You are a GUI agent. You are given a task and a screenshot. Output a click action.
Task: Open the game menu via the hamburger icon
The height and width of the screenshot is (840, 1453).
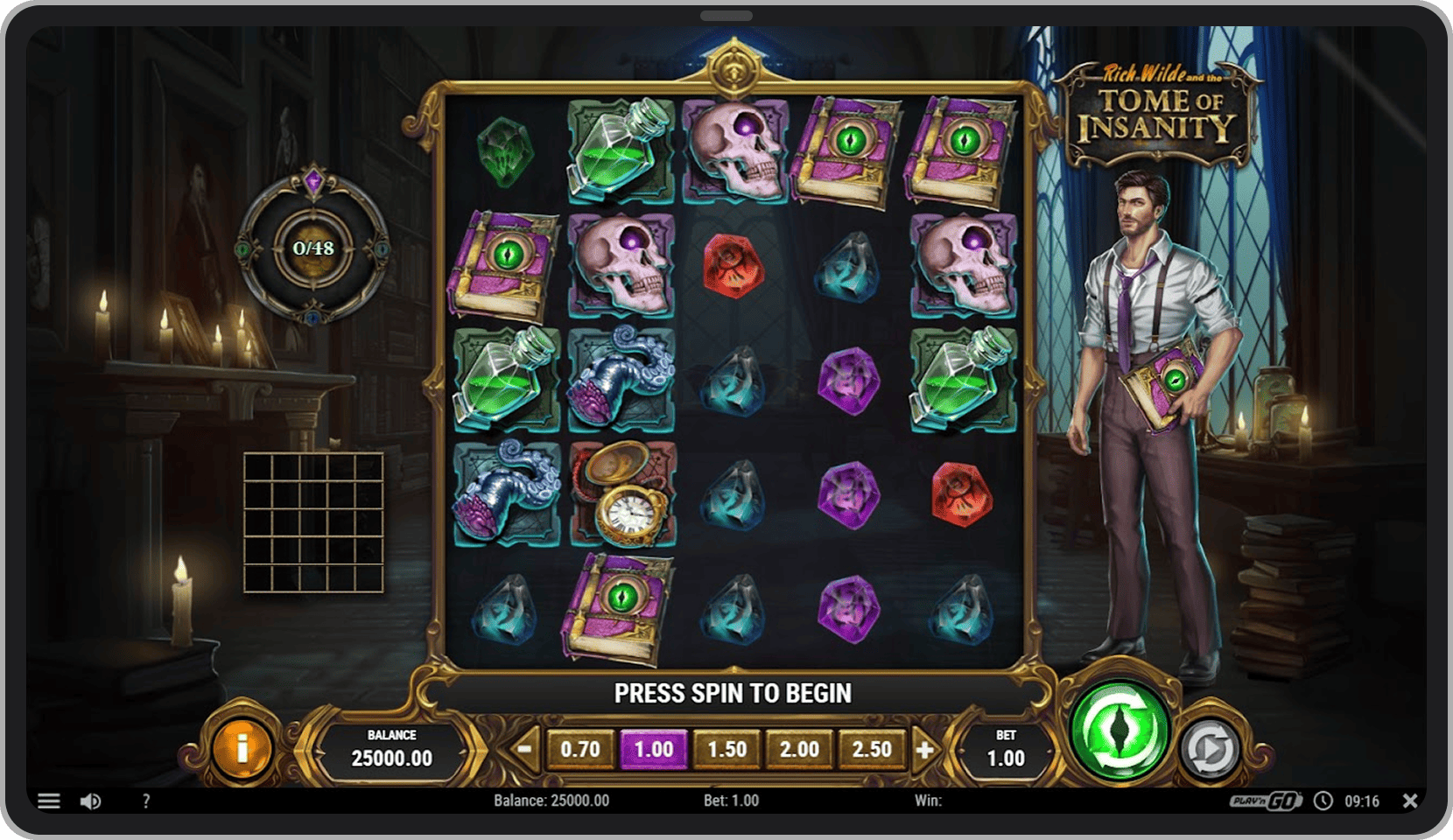50,801
